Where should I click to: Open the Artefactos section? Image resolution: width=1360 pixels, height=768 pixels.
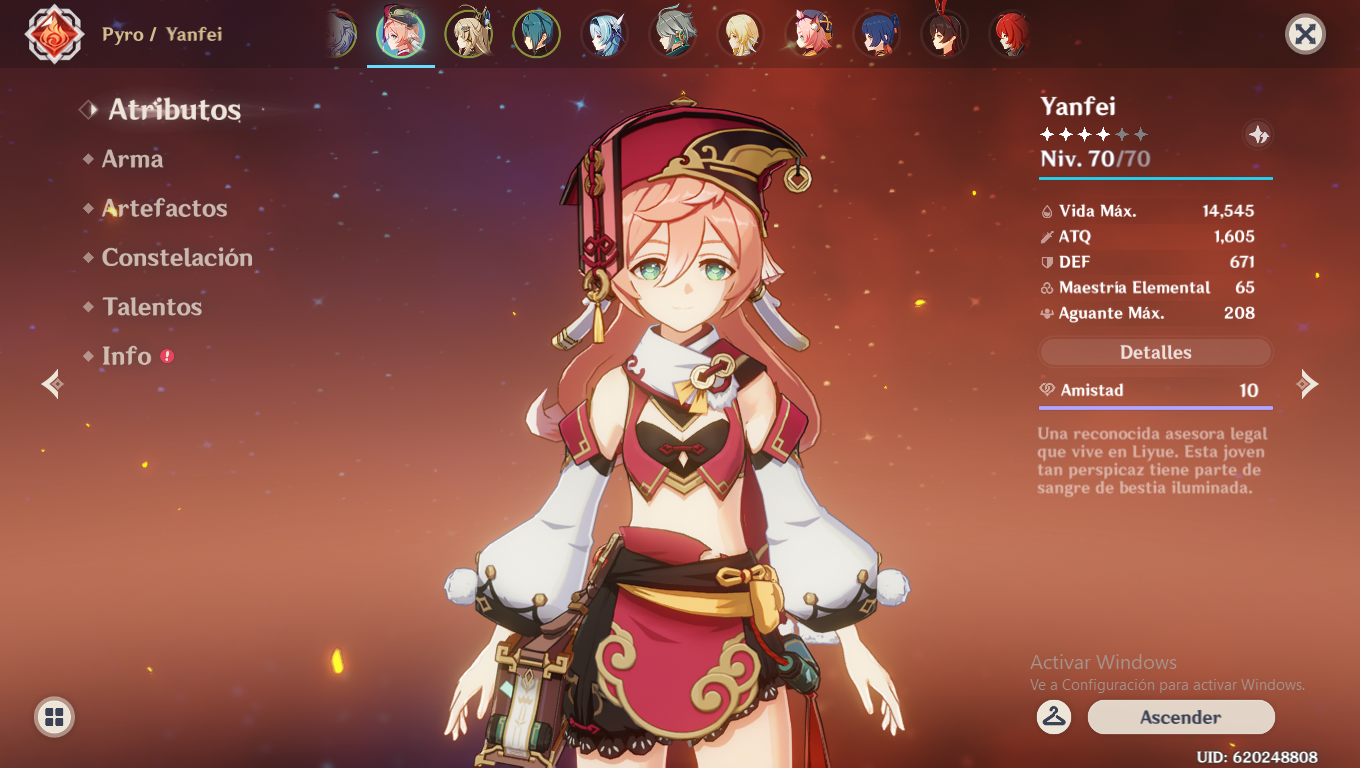(x=164, y=208)
